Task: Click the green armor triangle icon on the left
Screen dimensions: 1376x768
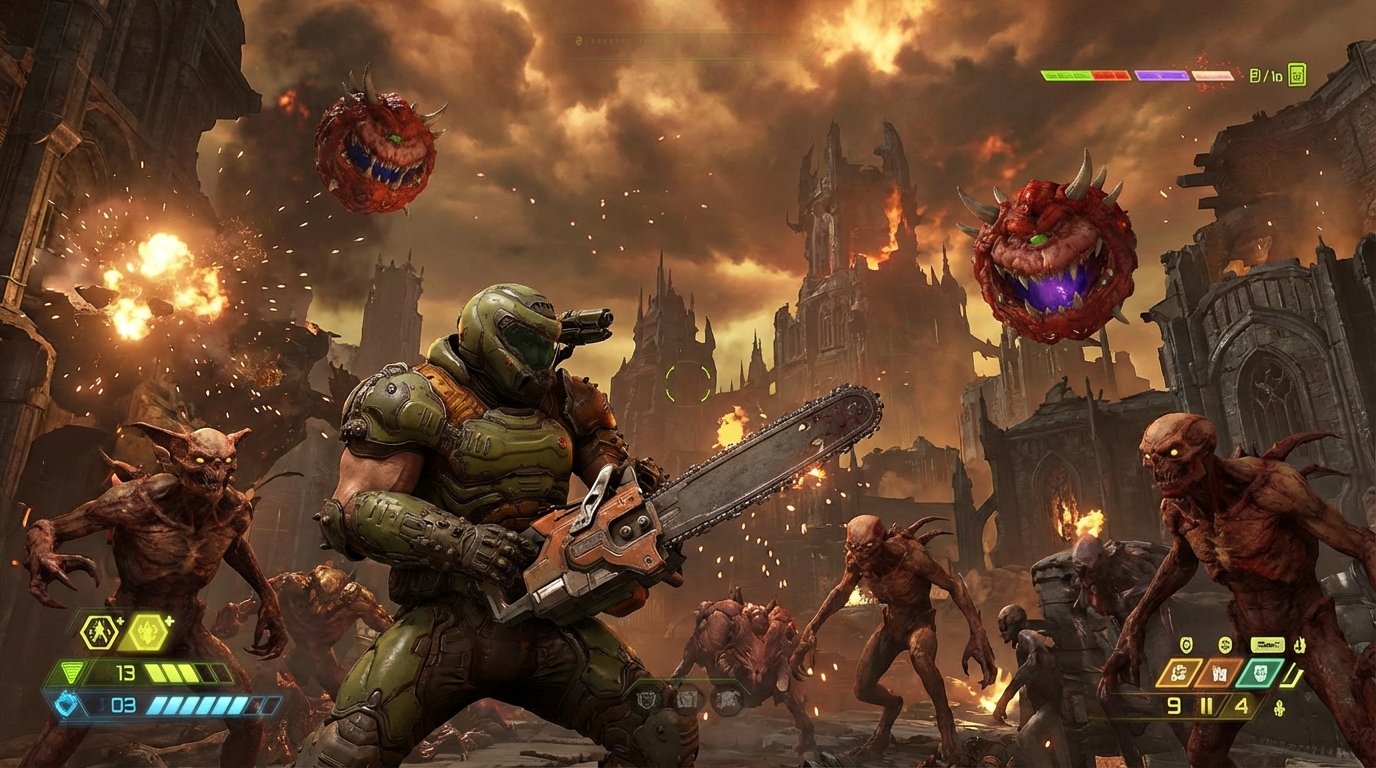Action: tap(72, 671)
